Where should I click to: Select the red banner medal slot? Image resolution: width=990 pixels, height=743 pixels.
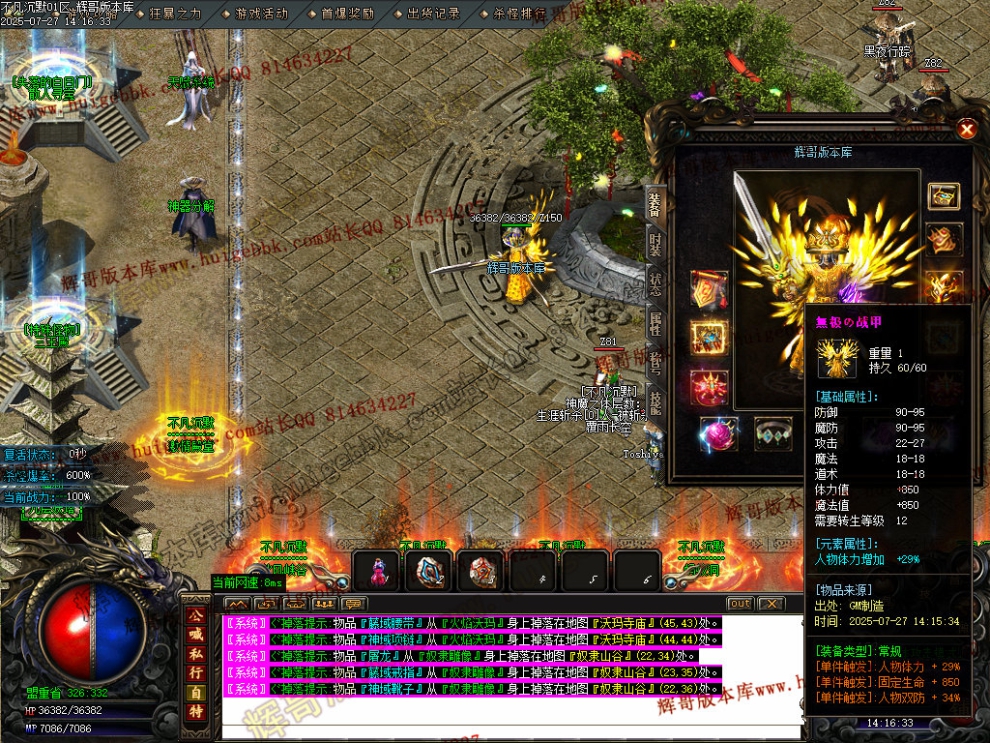[x=708, y=290]
